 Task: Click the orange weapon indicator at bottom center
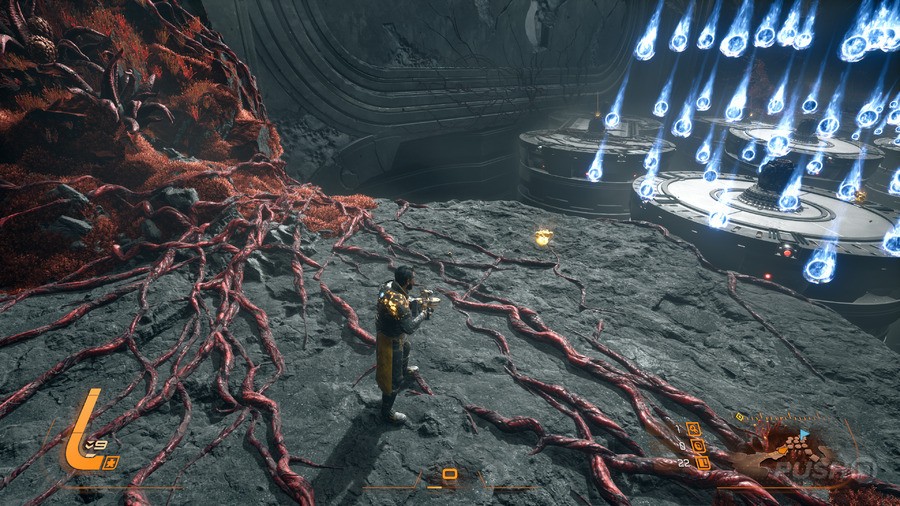pyautogui.click(x=449, y=474)
